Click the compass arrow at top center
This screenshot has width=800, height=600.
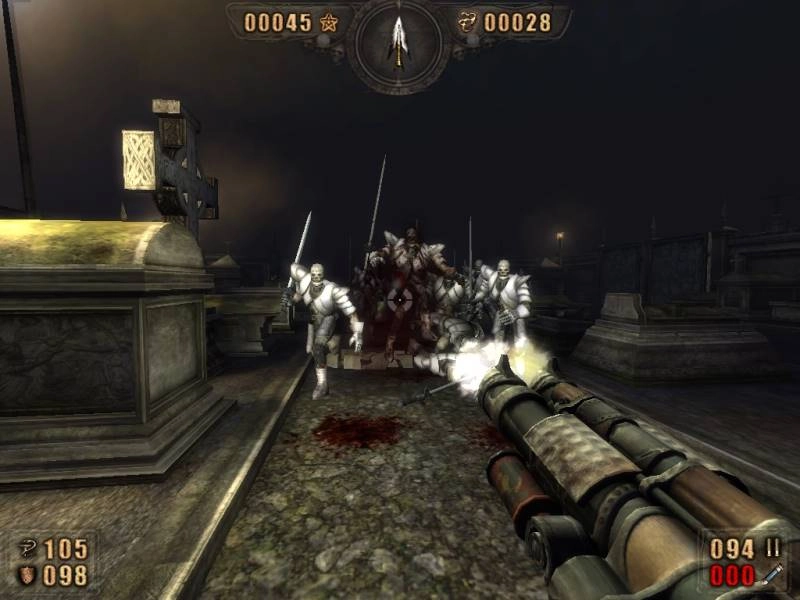pyautogui.click(x=399, y=41)
